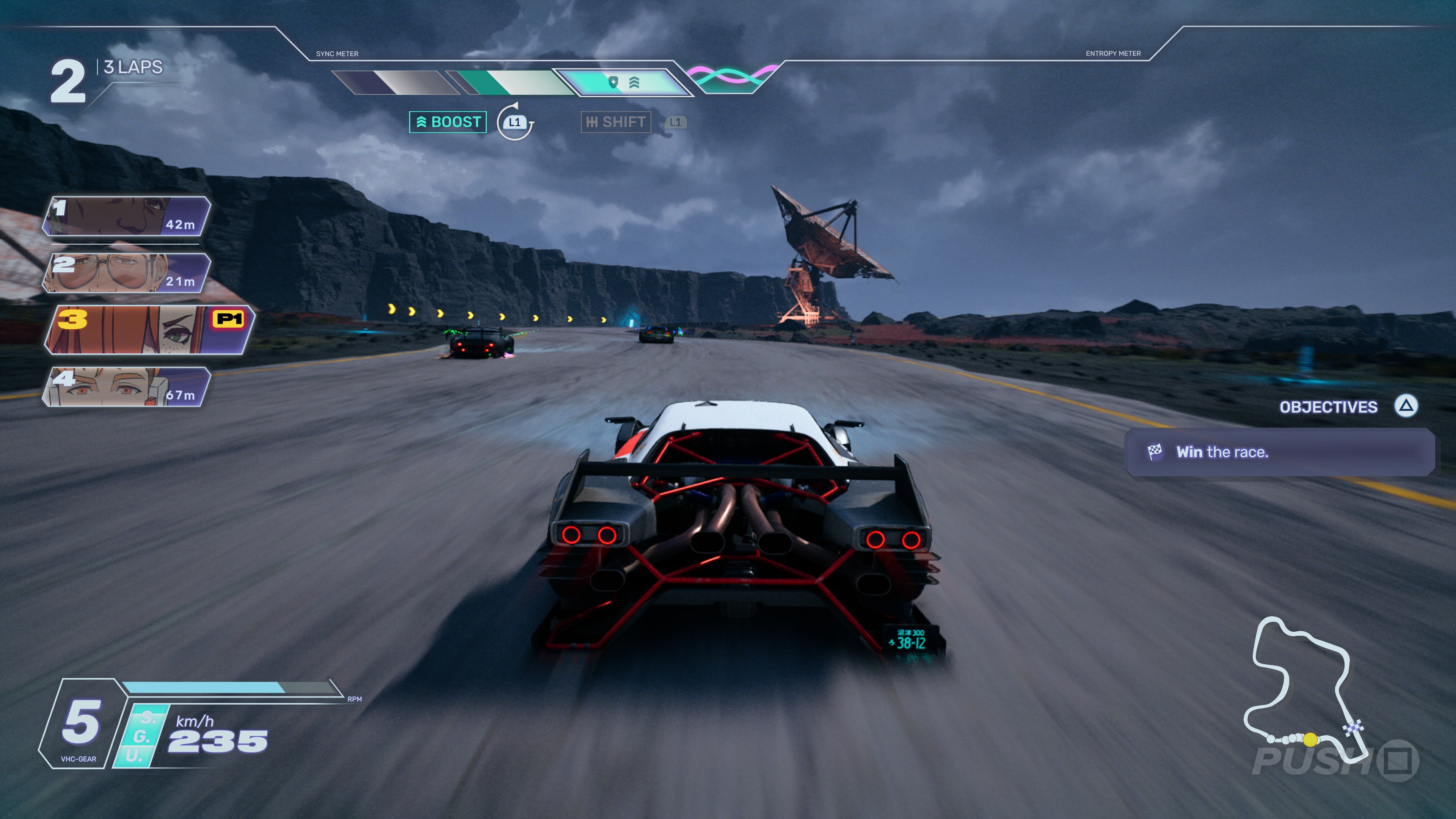
Task: Pick the fourth-place racer portrait
Action: coord(127,387)
